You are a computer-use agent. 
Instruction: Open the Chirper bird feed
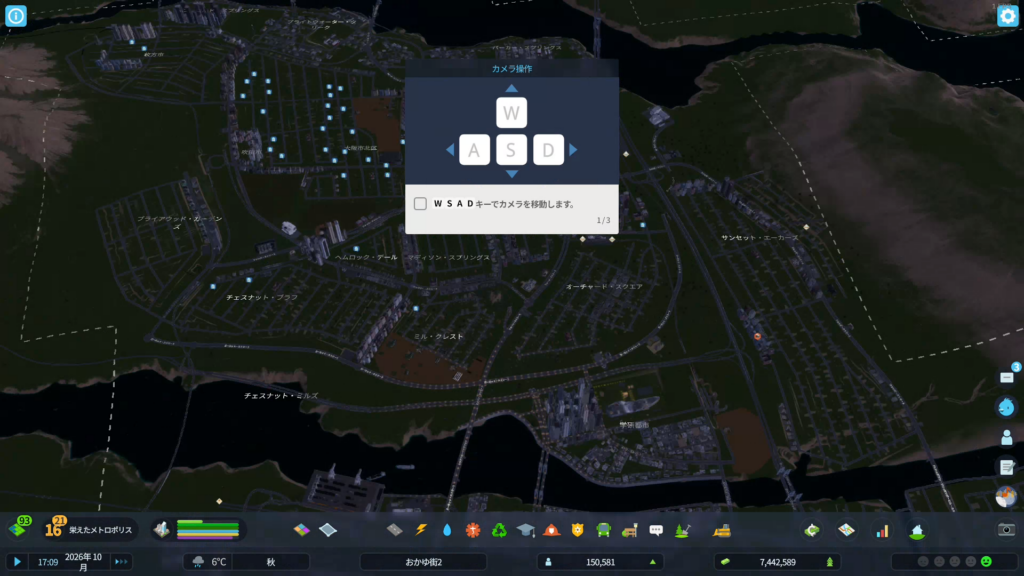click(x=1006, y=407)
